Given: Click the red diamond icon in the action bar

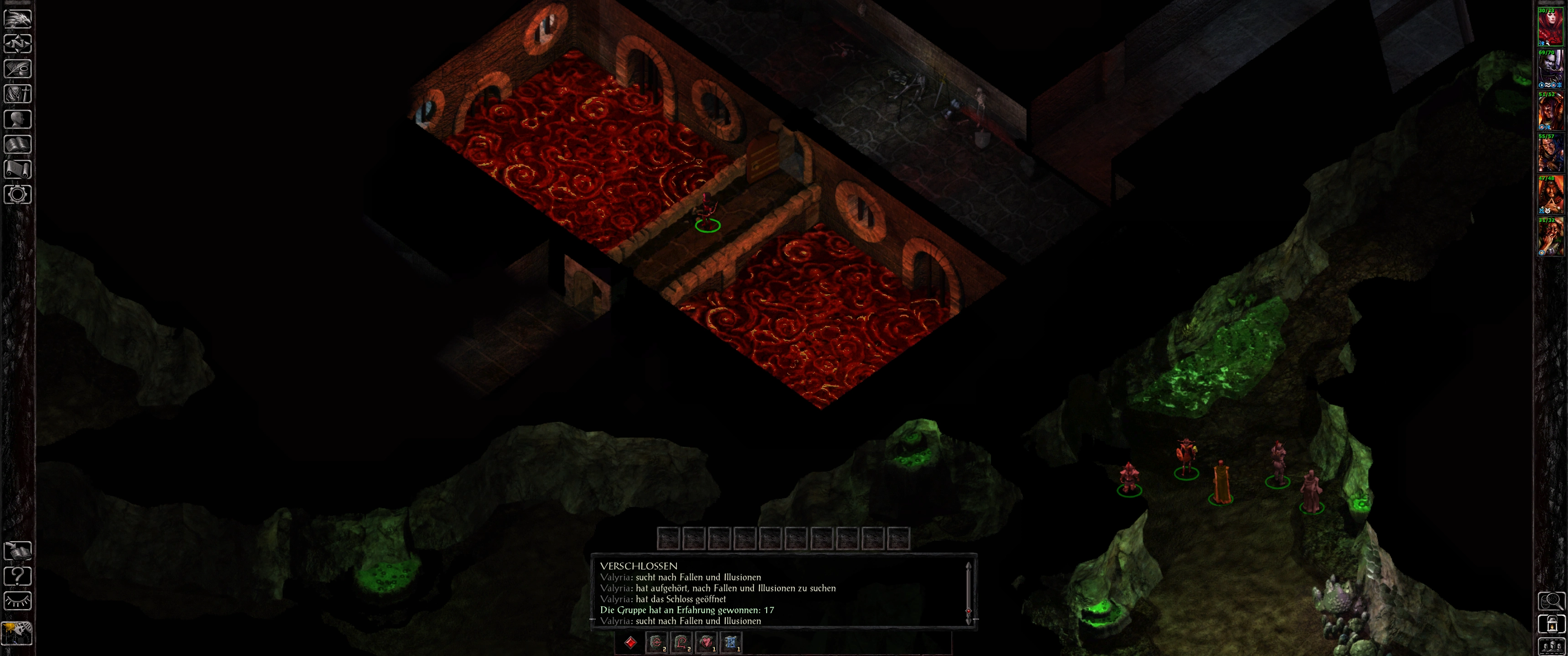Looking at the screenshot, I should pos(630,642).
